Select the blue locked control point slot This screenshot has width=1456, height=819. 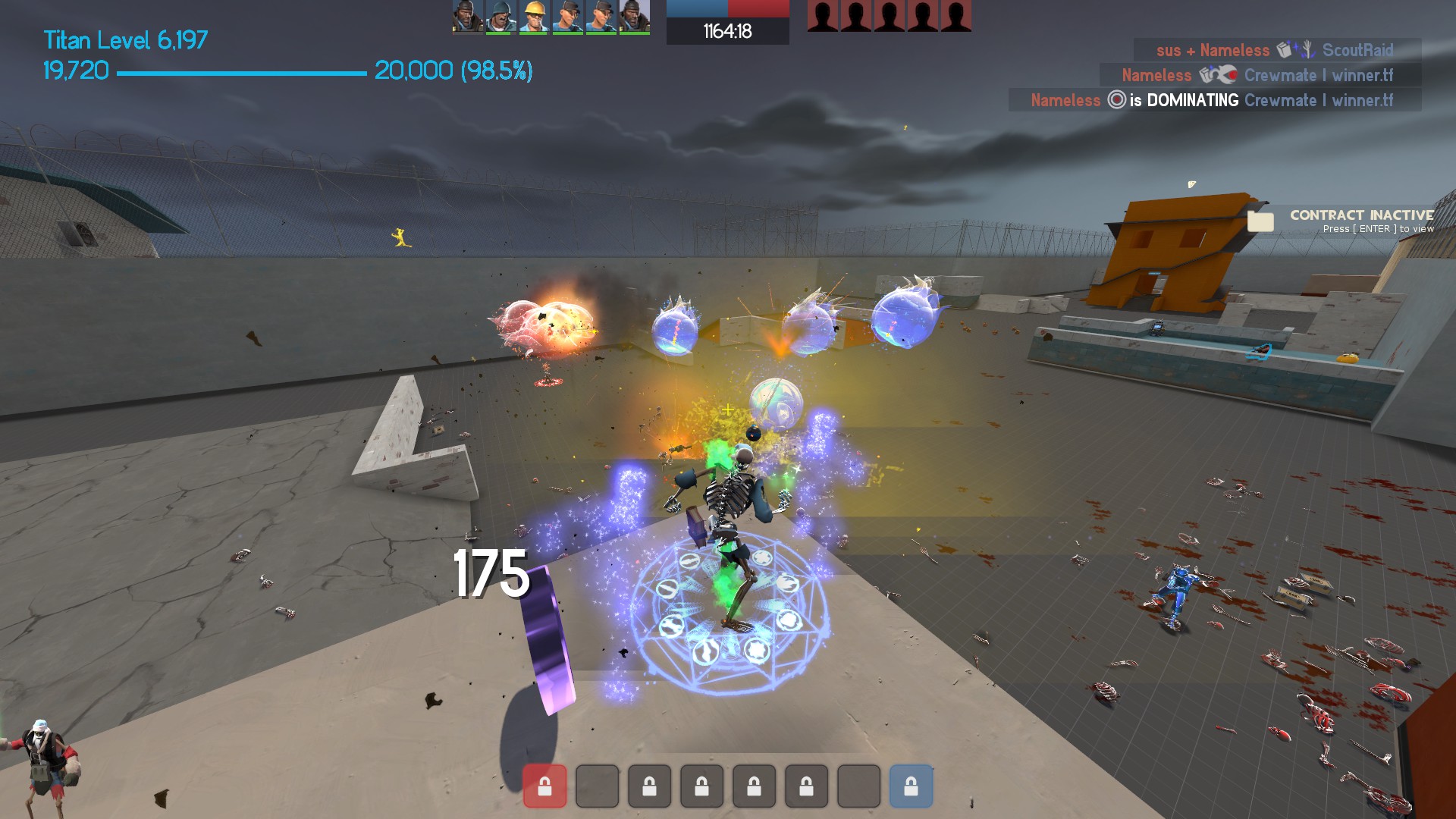911,786
